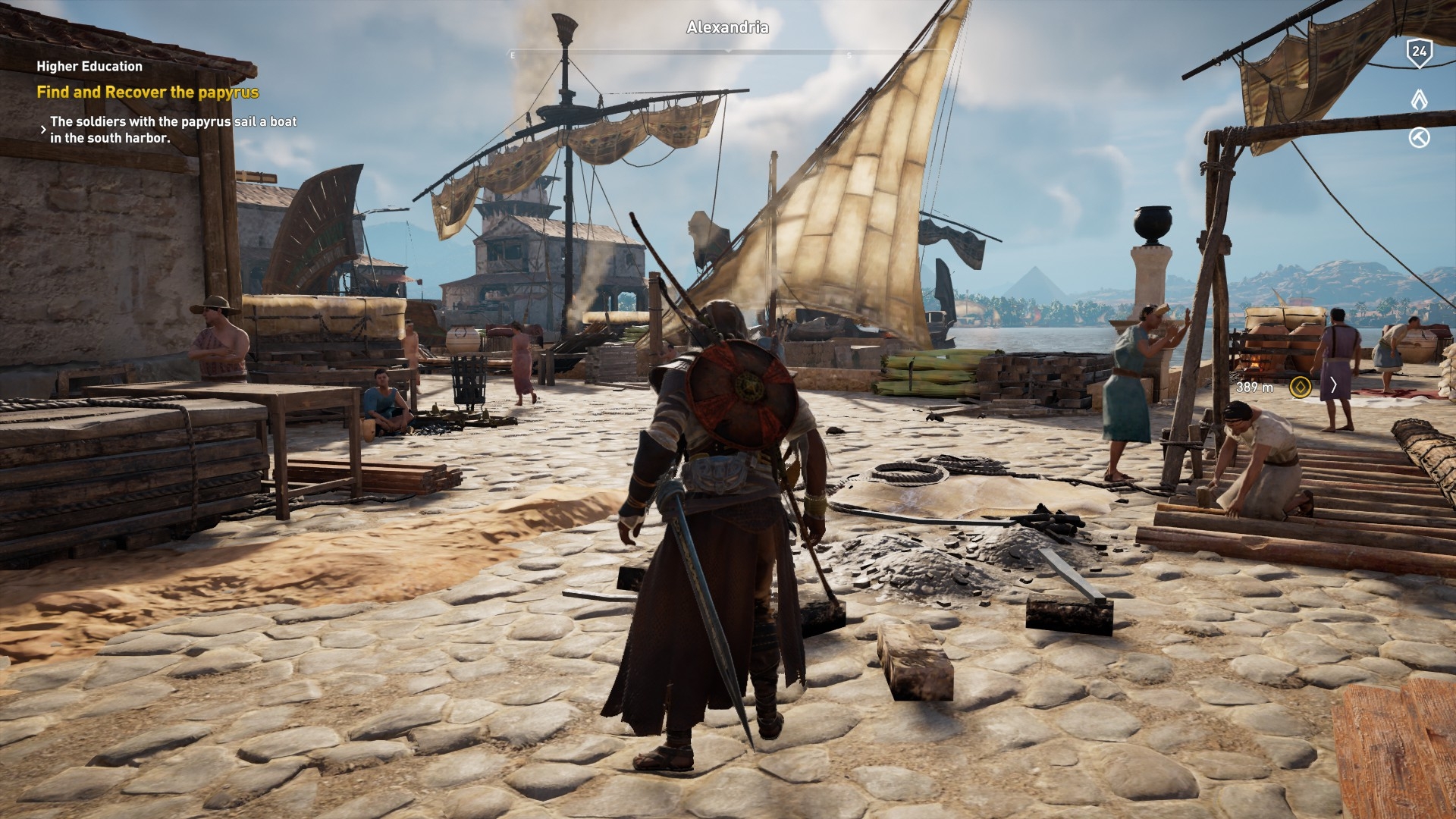
Task: Select the flame-shaped icon under the level badge
Action: click(x=1419, y=99)
